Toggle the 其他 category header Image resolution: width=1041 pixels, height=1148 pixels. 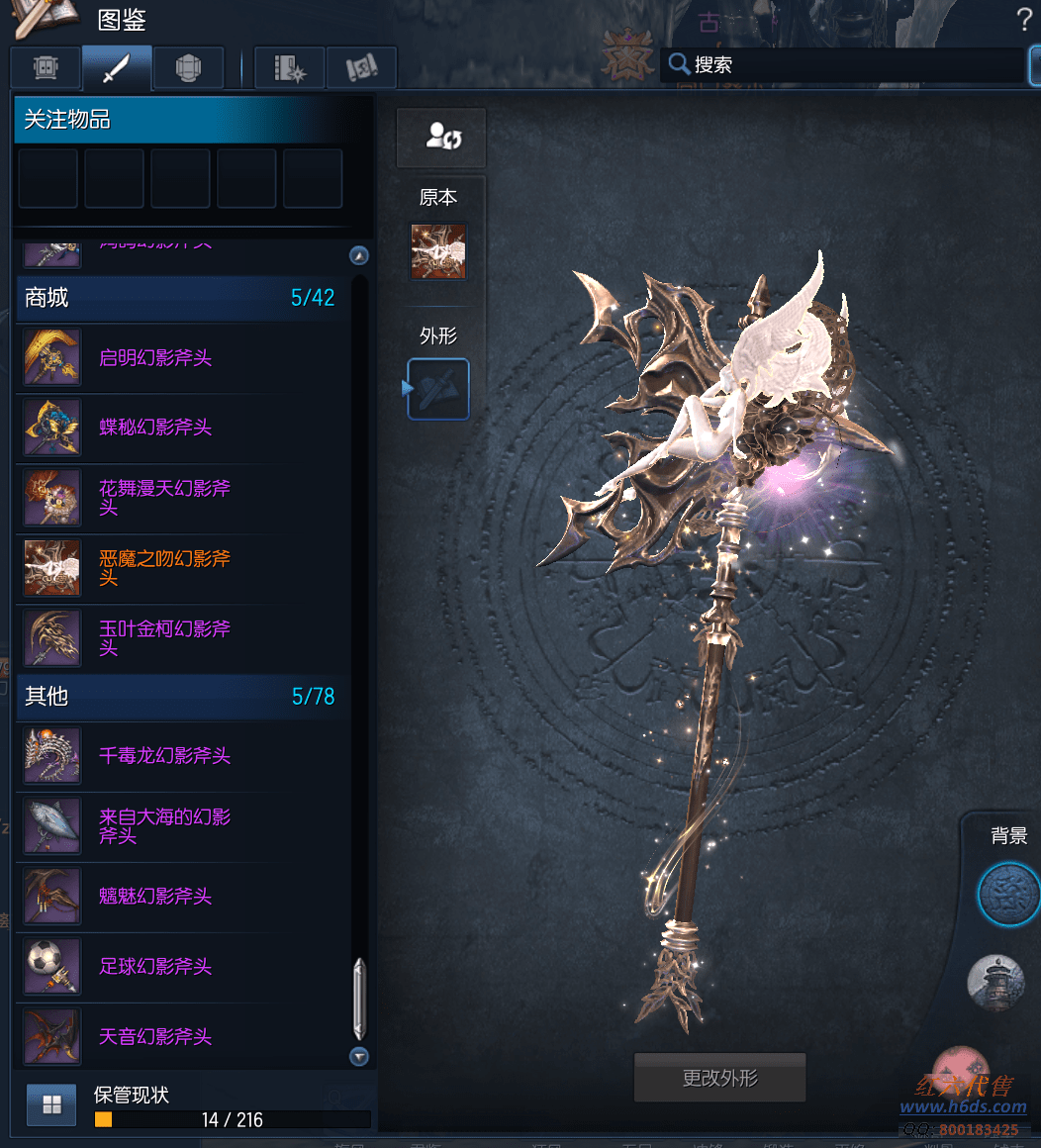coord(178,697)
